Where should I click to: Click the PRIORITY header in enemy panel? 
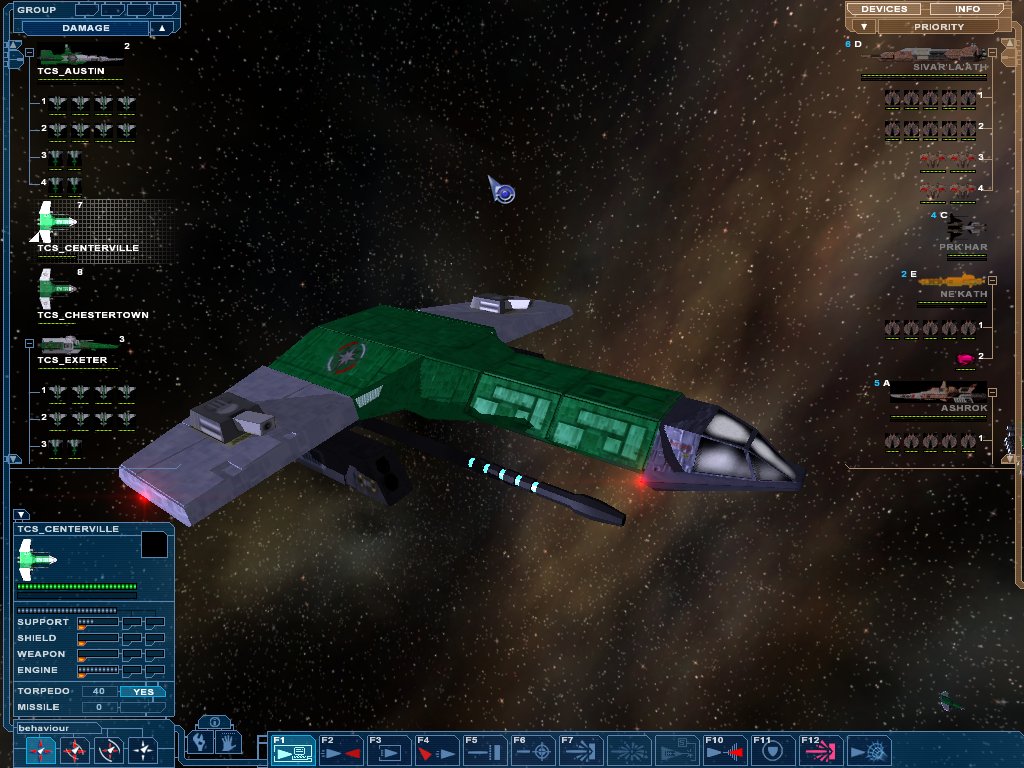pos(938,27)
